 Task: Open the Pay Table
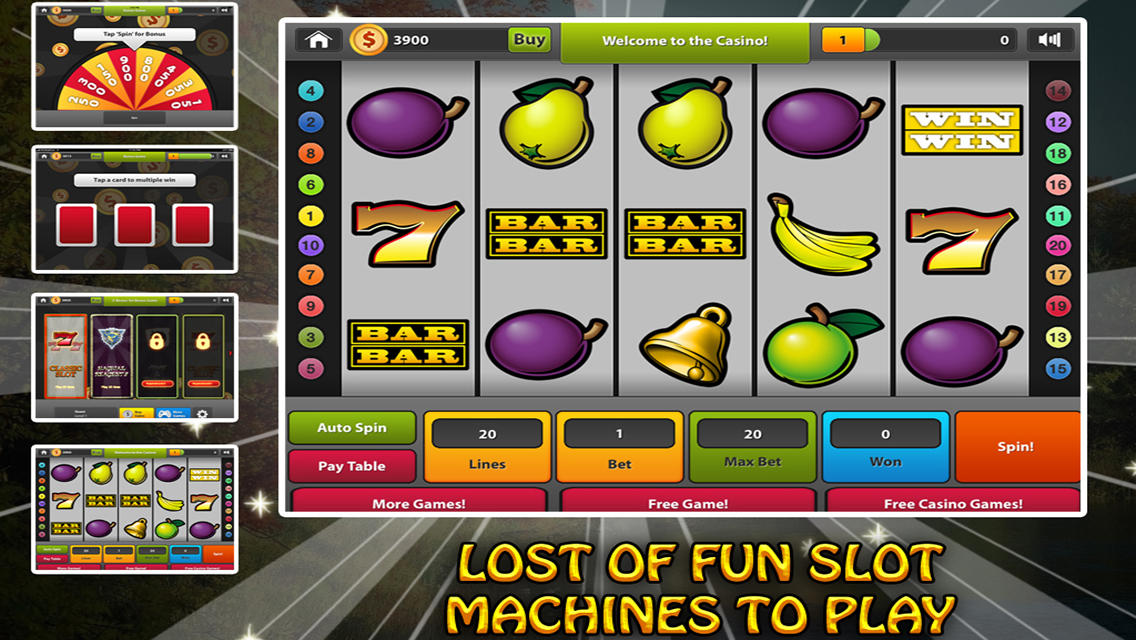click(352, 466)
